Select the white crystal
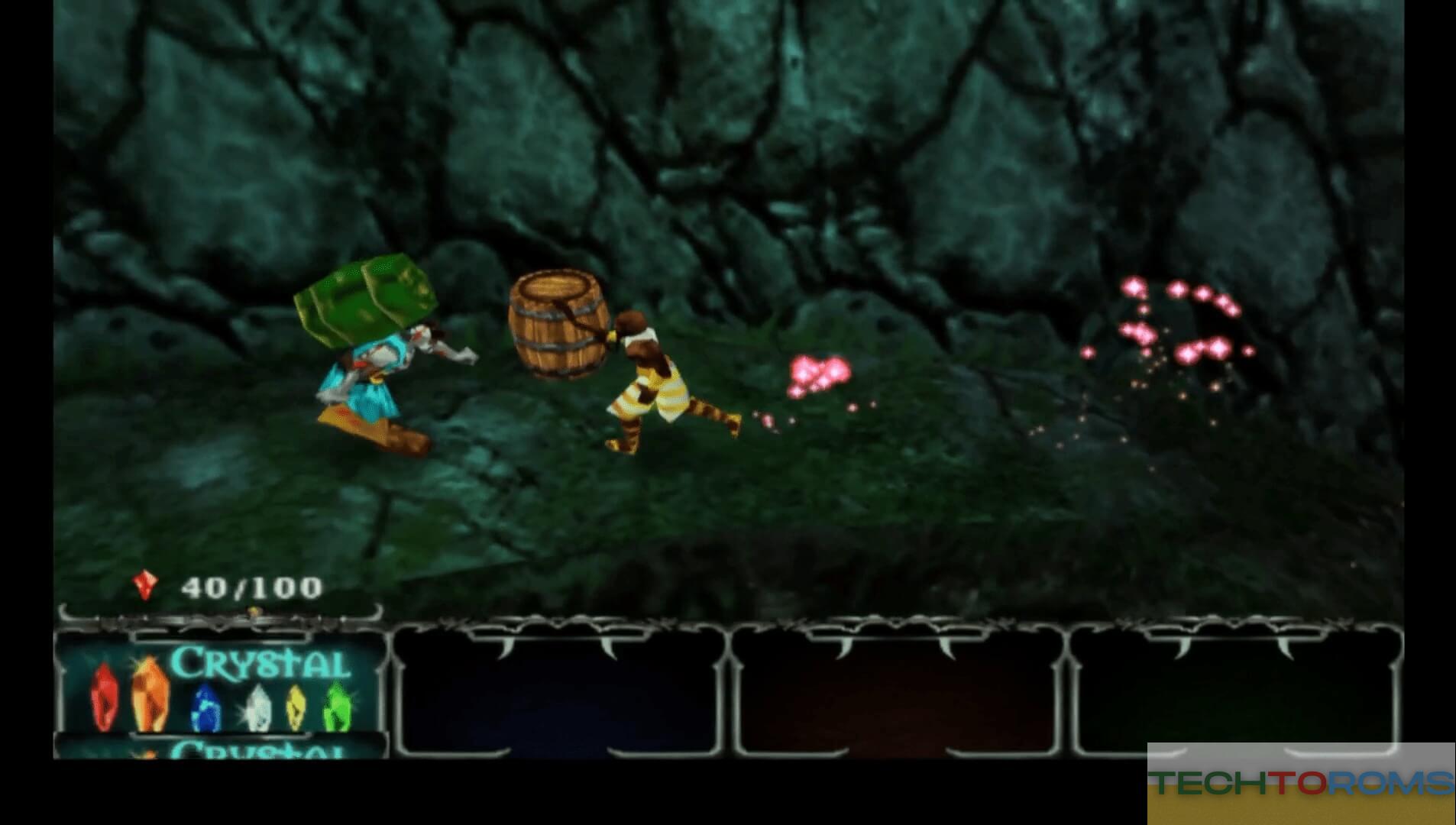Image resolution: width=1456 pixels, height=825 pixels. click(258, 705)
